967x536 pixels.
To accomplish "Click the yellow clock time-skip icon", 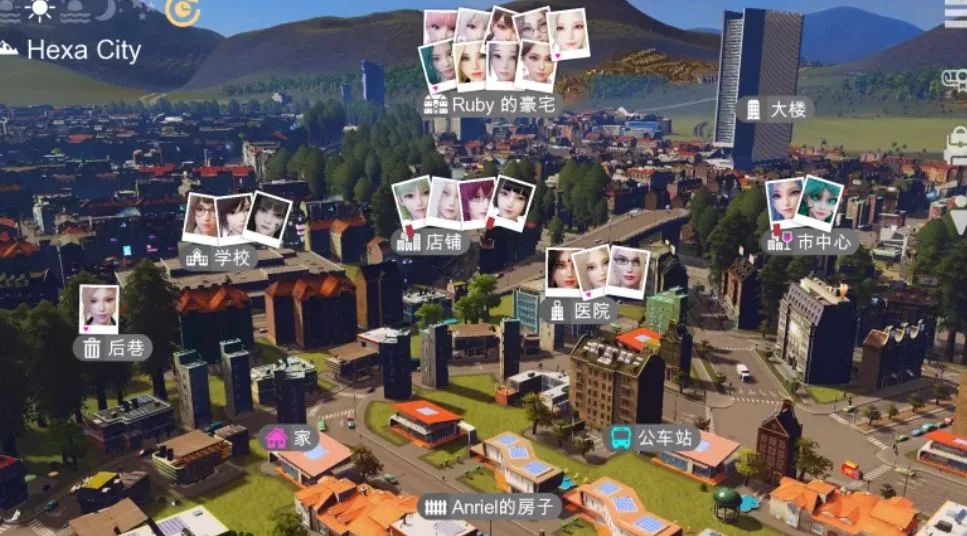I will 182,11.
